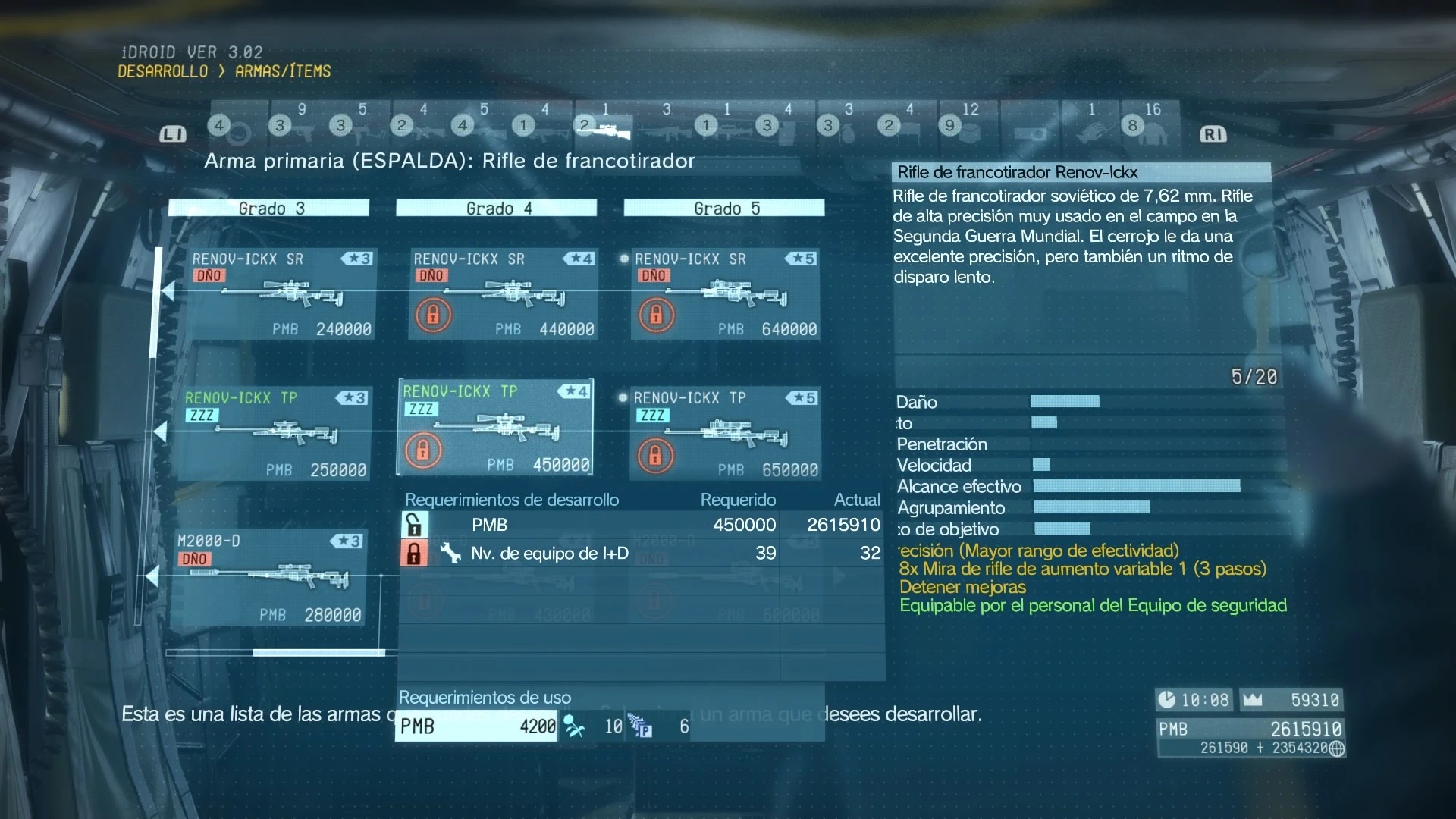This screenshot has height=819, width=1456.
Task: Pick the Grade 5 Renov-Ickx SR card
Action: tap(725, 293)
